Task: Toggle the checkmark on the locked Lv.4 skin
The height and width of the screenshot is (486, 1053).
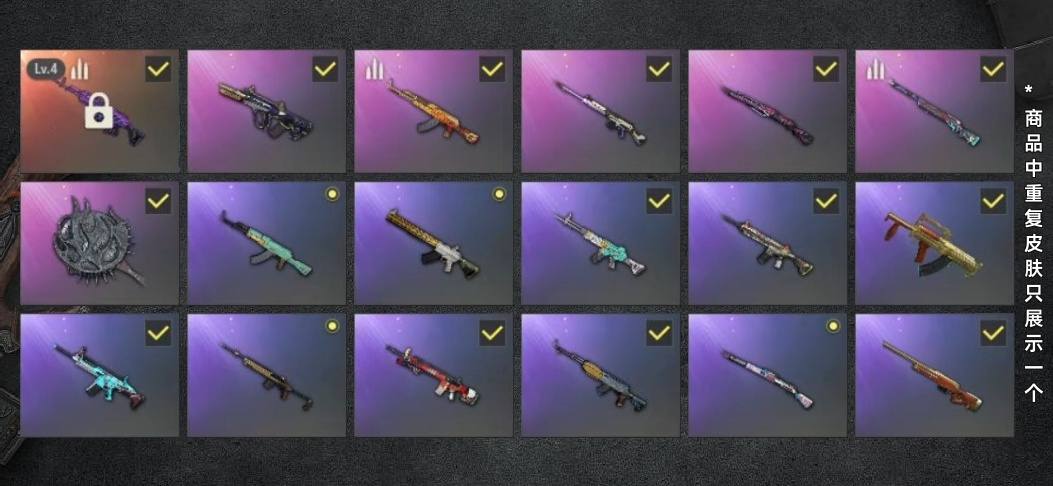Action: (x=158, y=70)
